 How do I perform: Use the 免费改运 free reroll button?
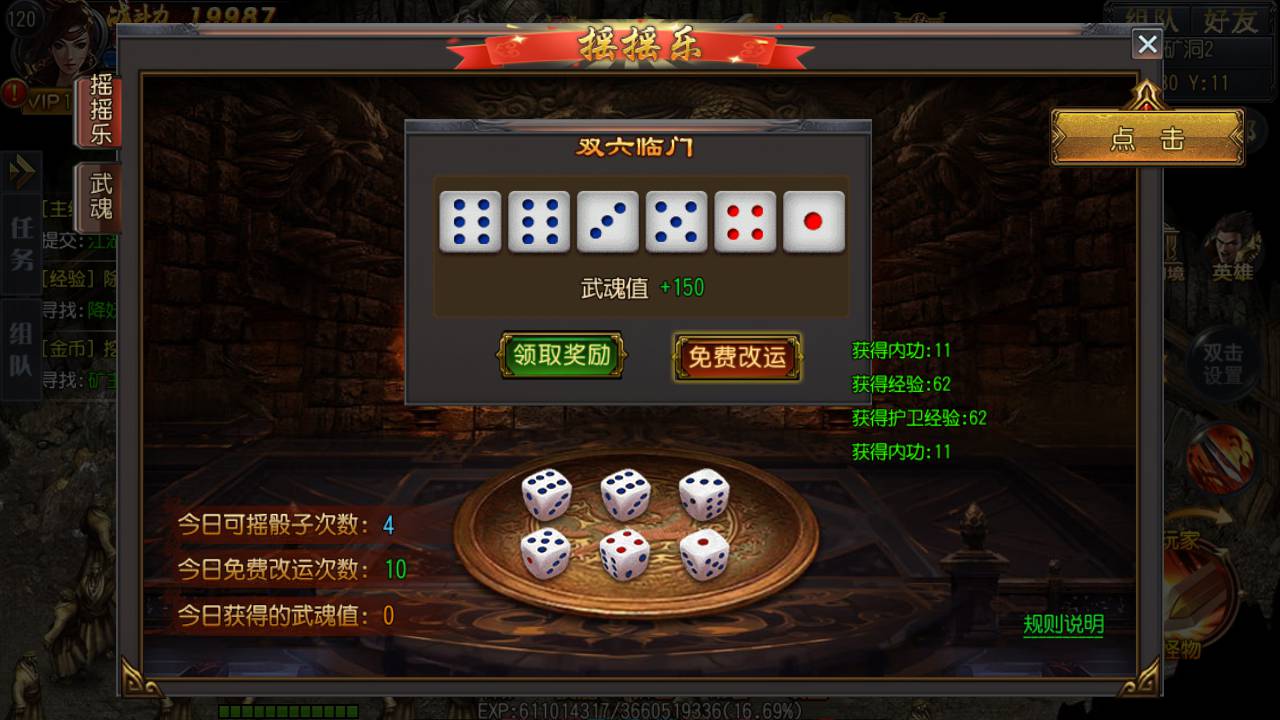(x=737, y=357)
